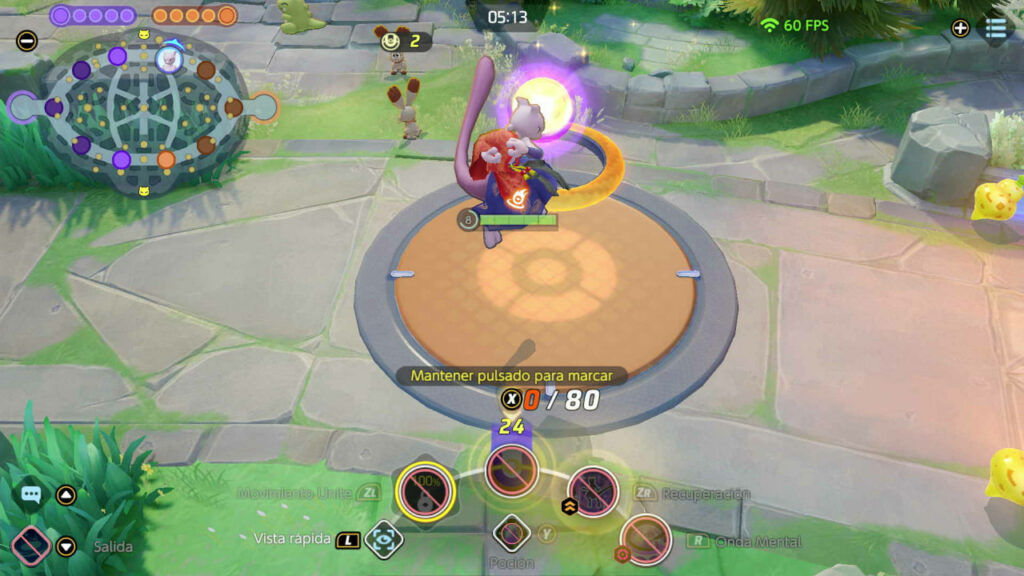Image resolution: width=1024 pixels, height=576 pixels.
Task: Use the Recuperación move icon
Action: [x=593, y=489]
